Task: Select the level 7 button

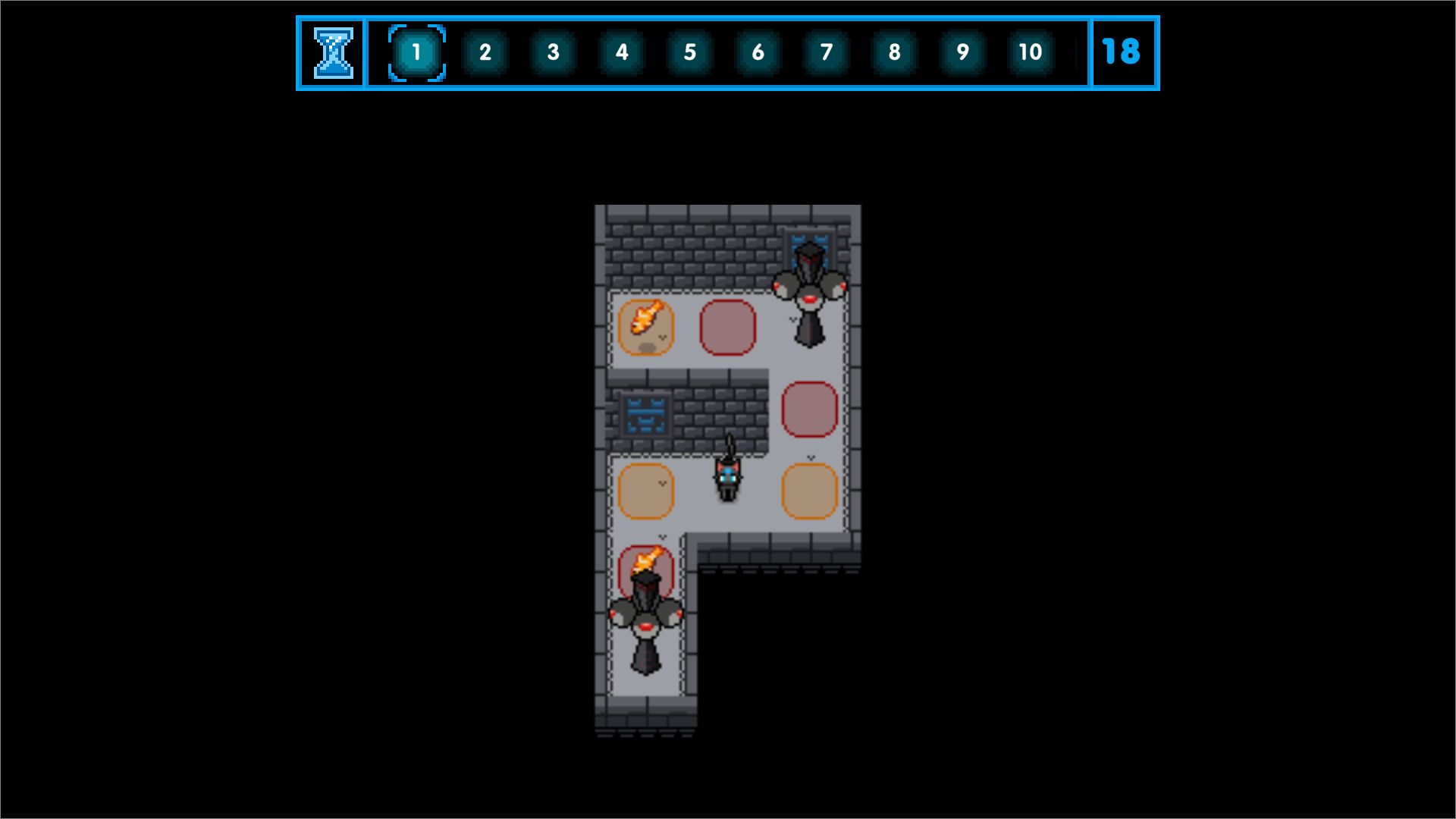Action: coord(825,52)
